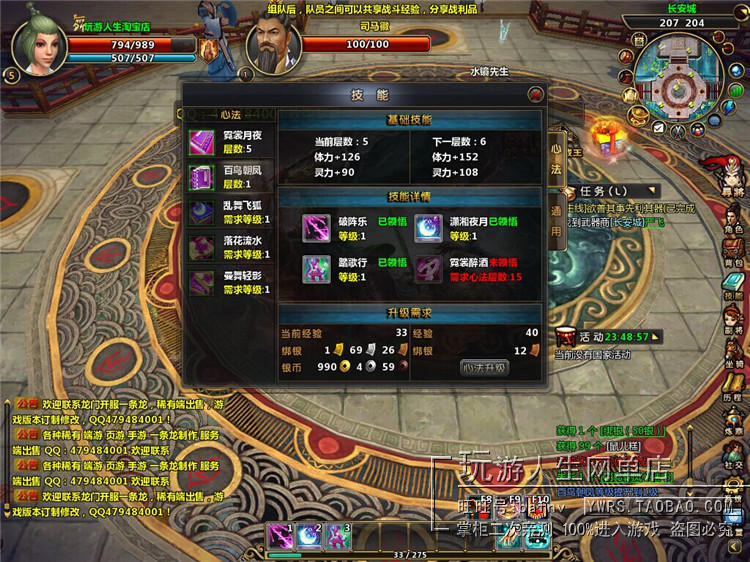
Task: Activate hotbar skill slot 1
Action: pos(279,537)
